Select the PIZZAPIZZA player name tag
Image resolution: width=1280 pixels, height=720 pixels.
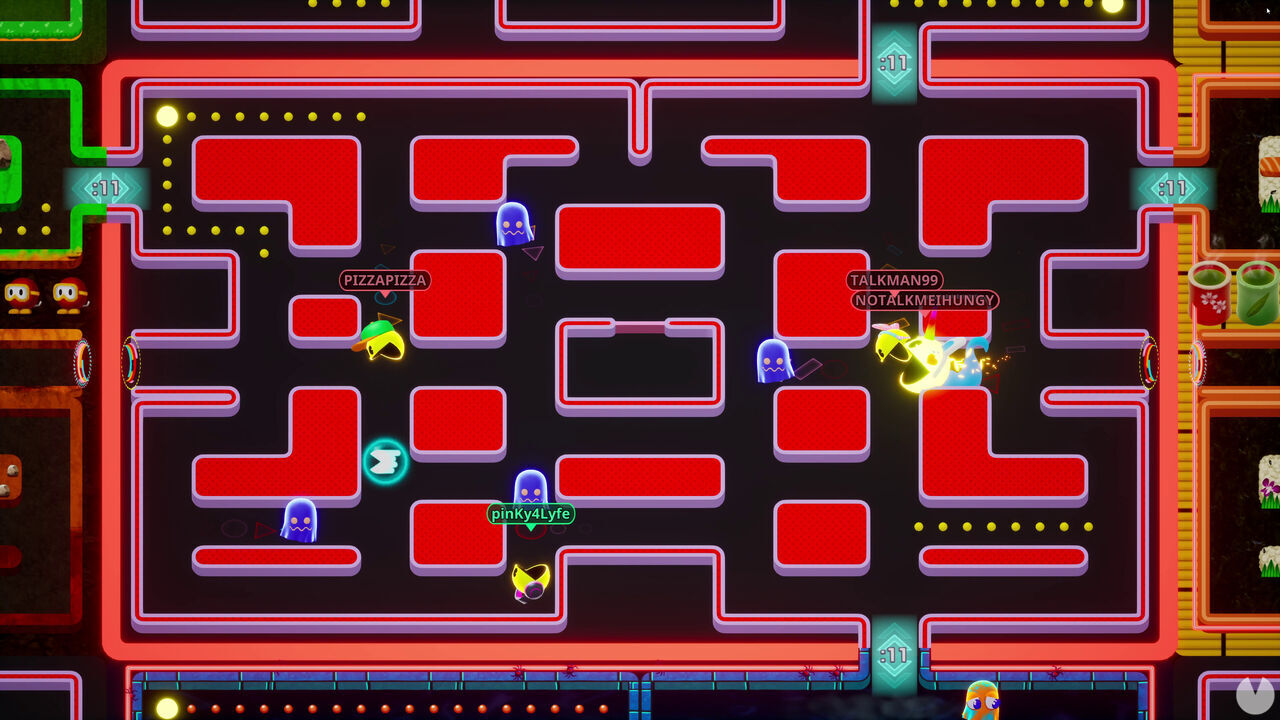coord(383,281)
